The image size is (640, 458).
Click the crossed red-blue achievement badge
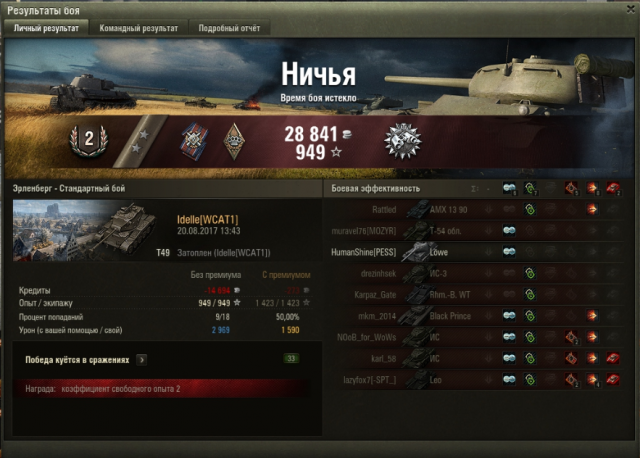(193, 141)
